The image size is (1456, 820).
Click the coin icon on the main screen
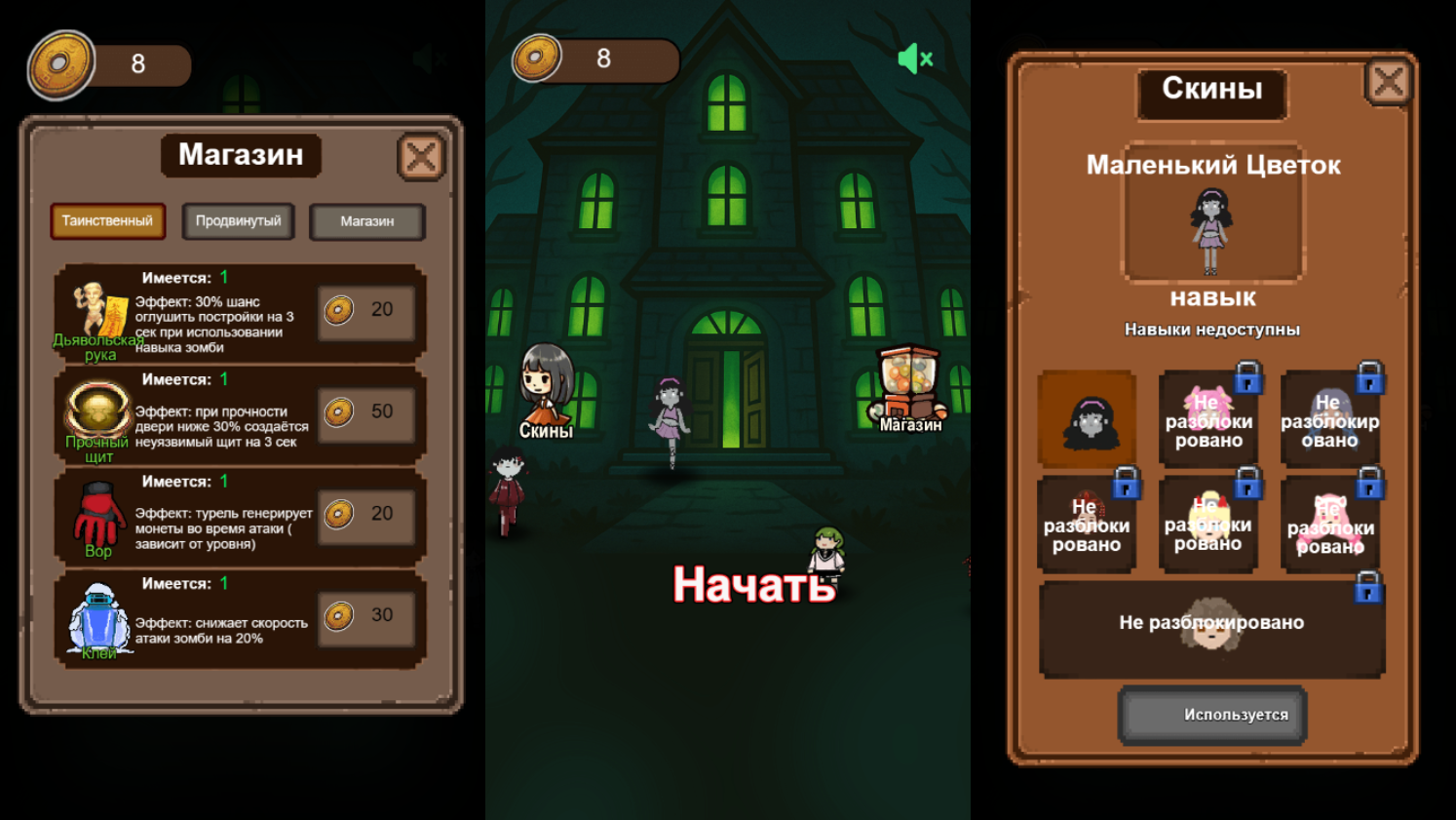pyautogui.click(x=534, y=59)
